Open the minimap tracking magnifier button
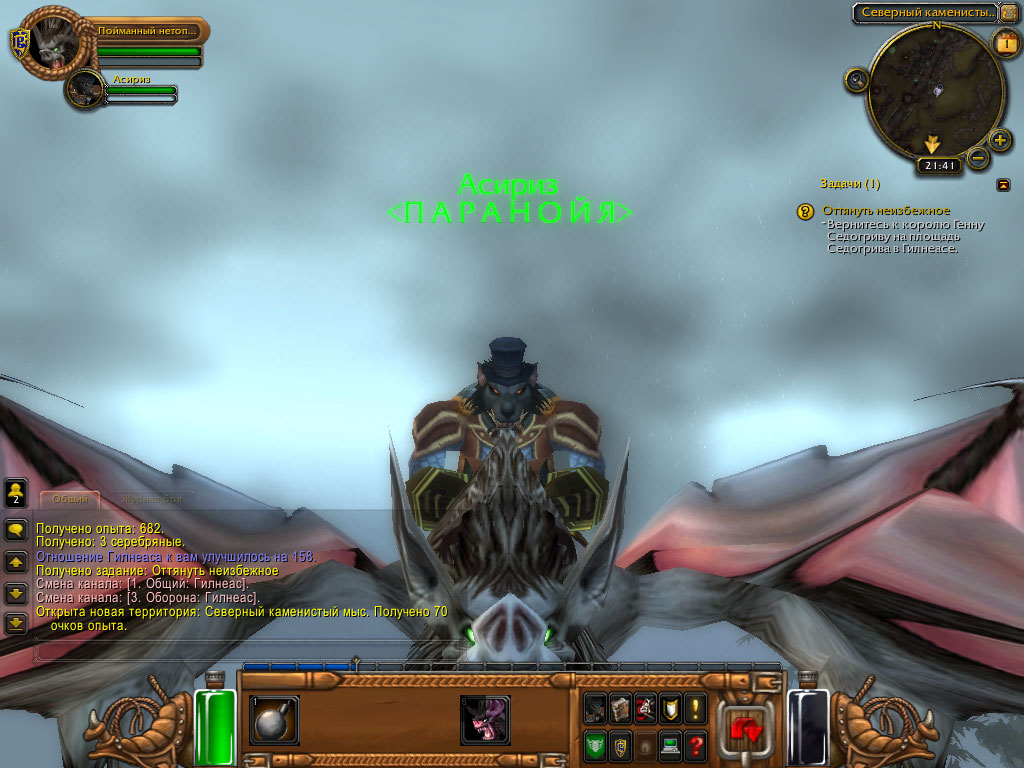Screen dimensions: 1024x768 click(x=857, y=80)
